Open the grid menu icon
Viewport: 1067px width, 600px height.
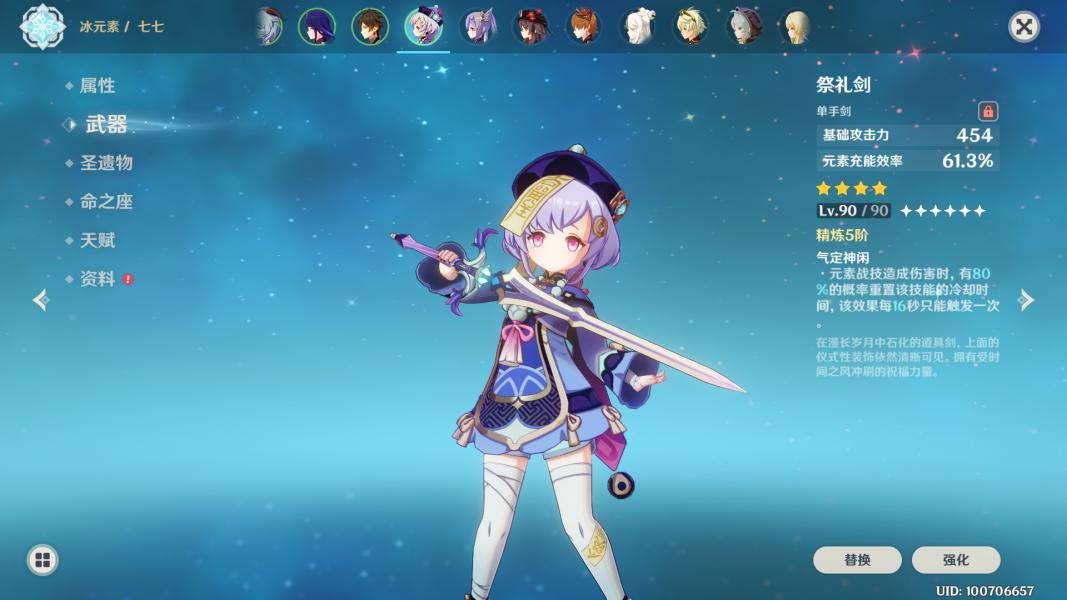(42, 560)
